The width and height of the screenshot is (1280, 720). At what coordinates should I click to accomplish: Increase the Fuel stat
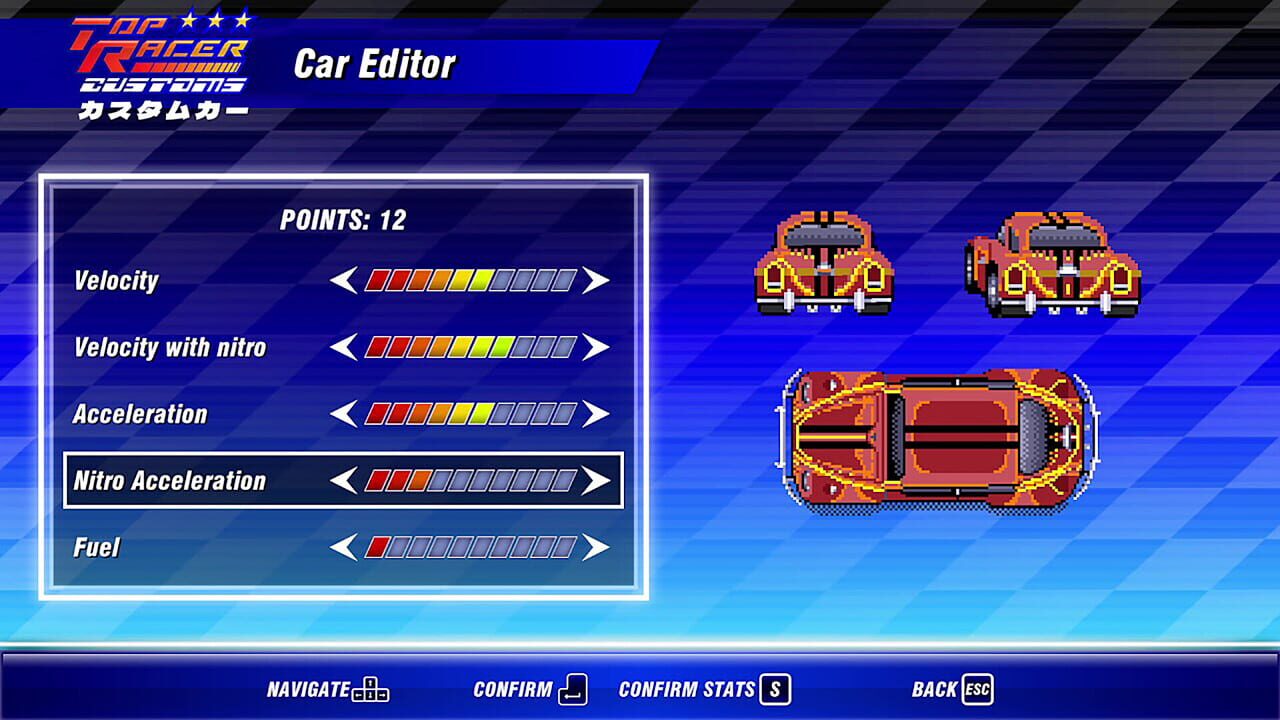click(x=596, y=547)
